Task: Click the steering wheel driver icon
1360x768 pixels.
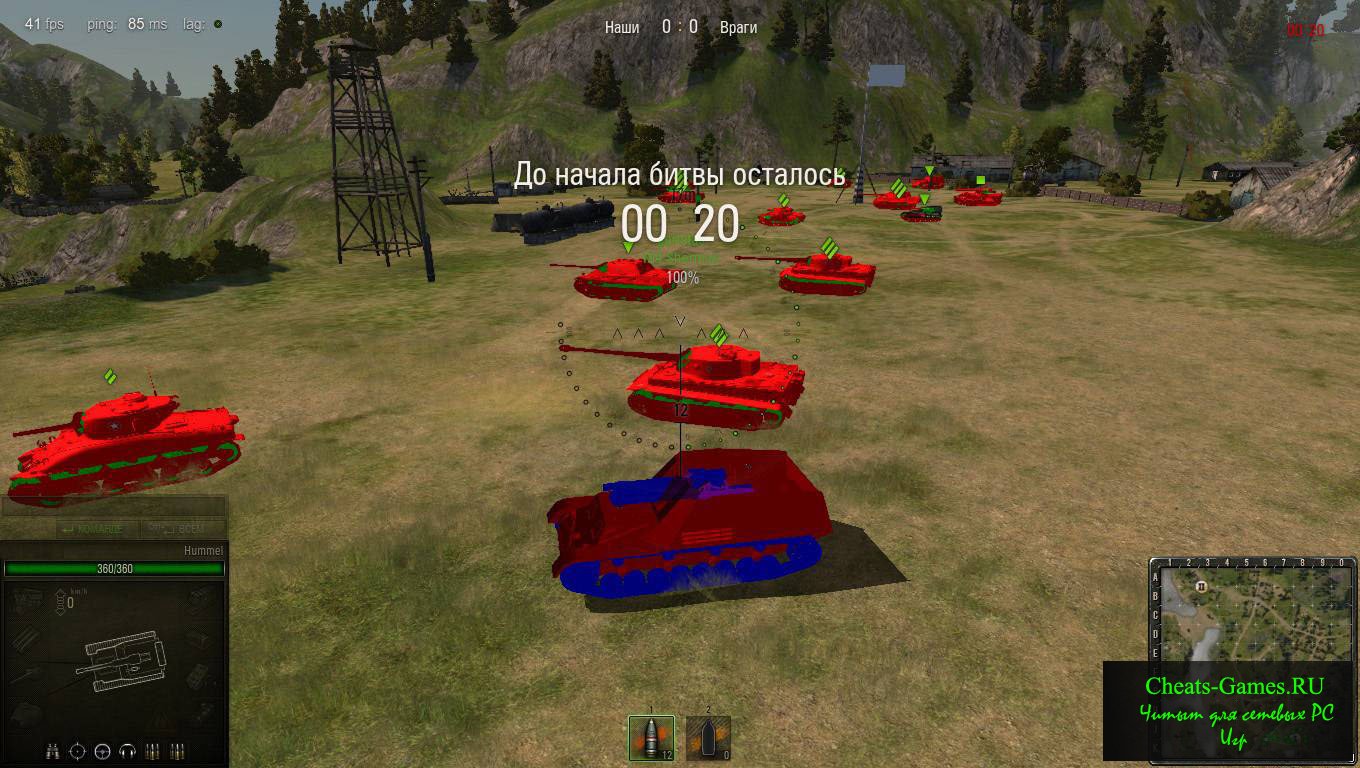Action: click(102, 750)
